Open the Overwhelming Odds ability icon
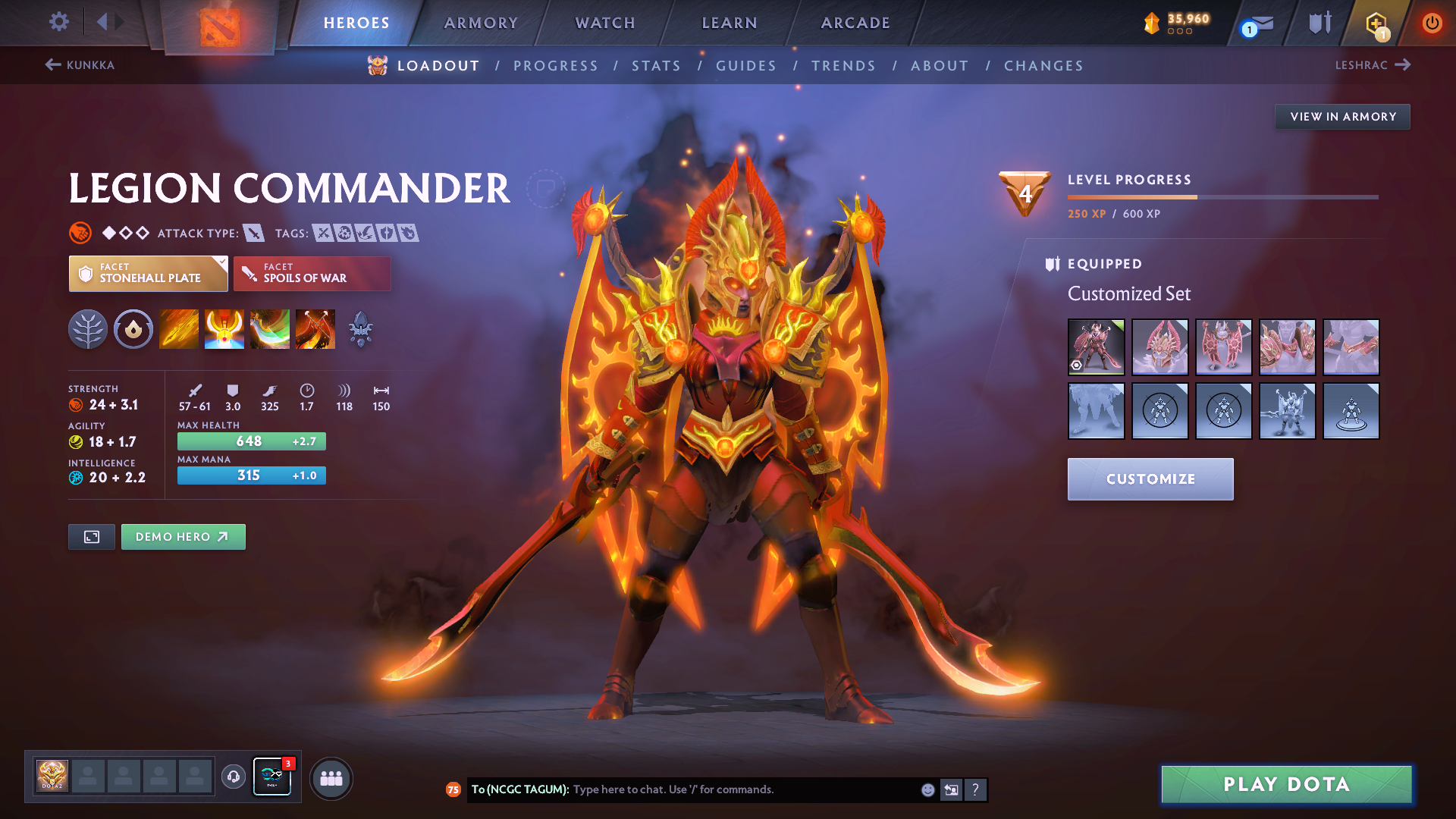Screen dimensions: 1456x819 point(178,328)
